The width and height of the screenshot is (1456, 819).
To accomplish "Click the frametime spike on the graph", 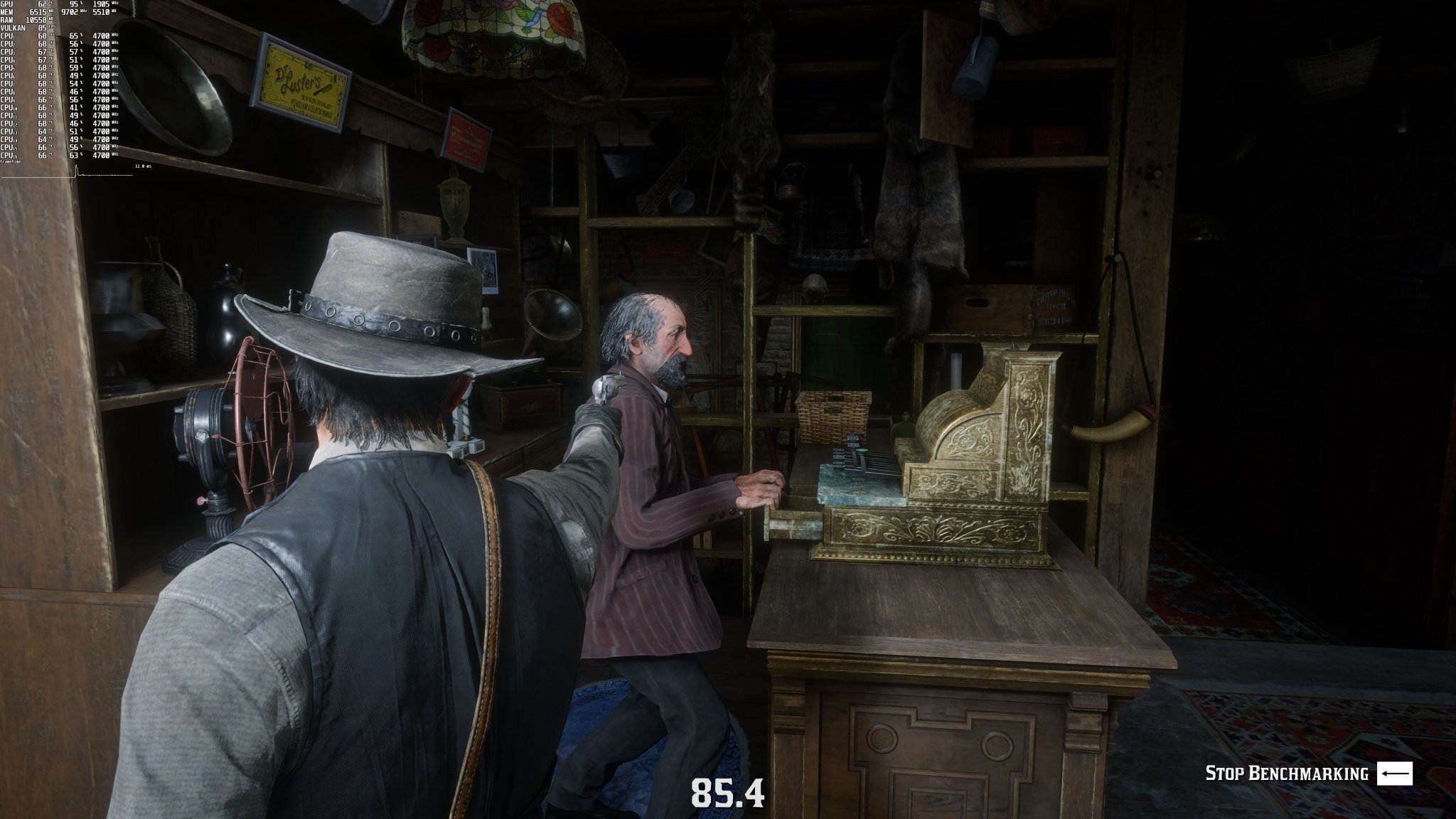I will point(76,169).
